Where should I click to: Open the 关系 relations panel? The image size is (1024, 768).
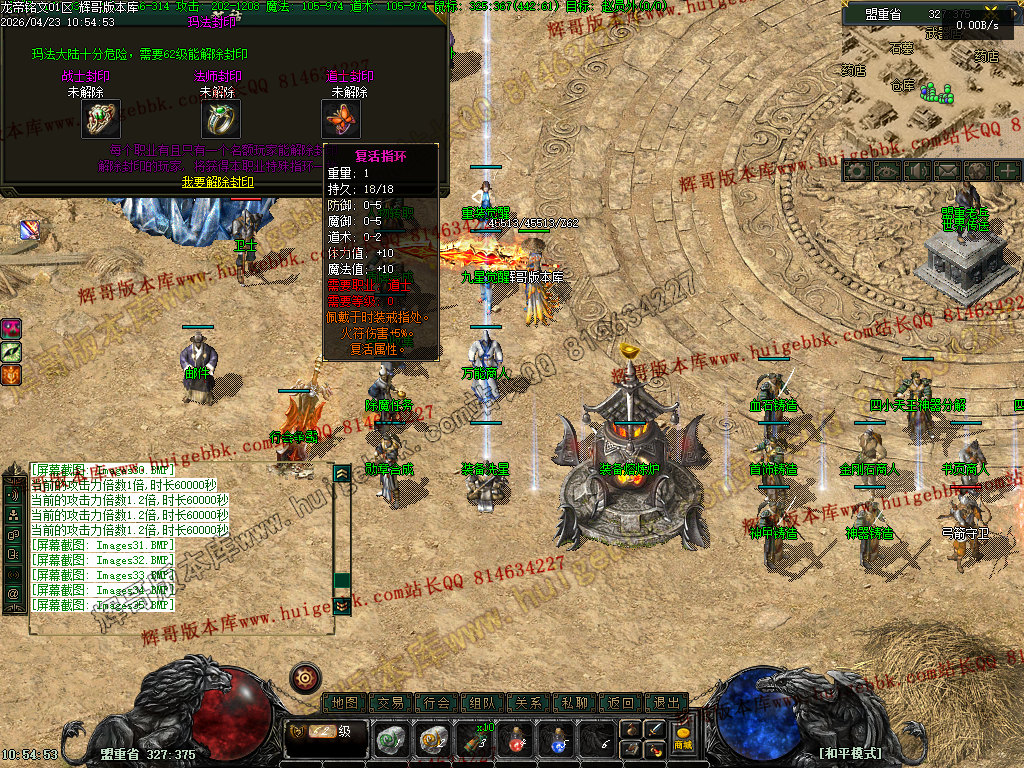click(x=529, y=703)
